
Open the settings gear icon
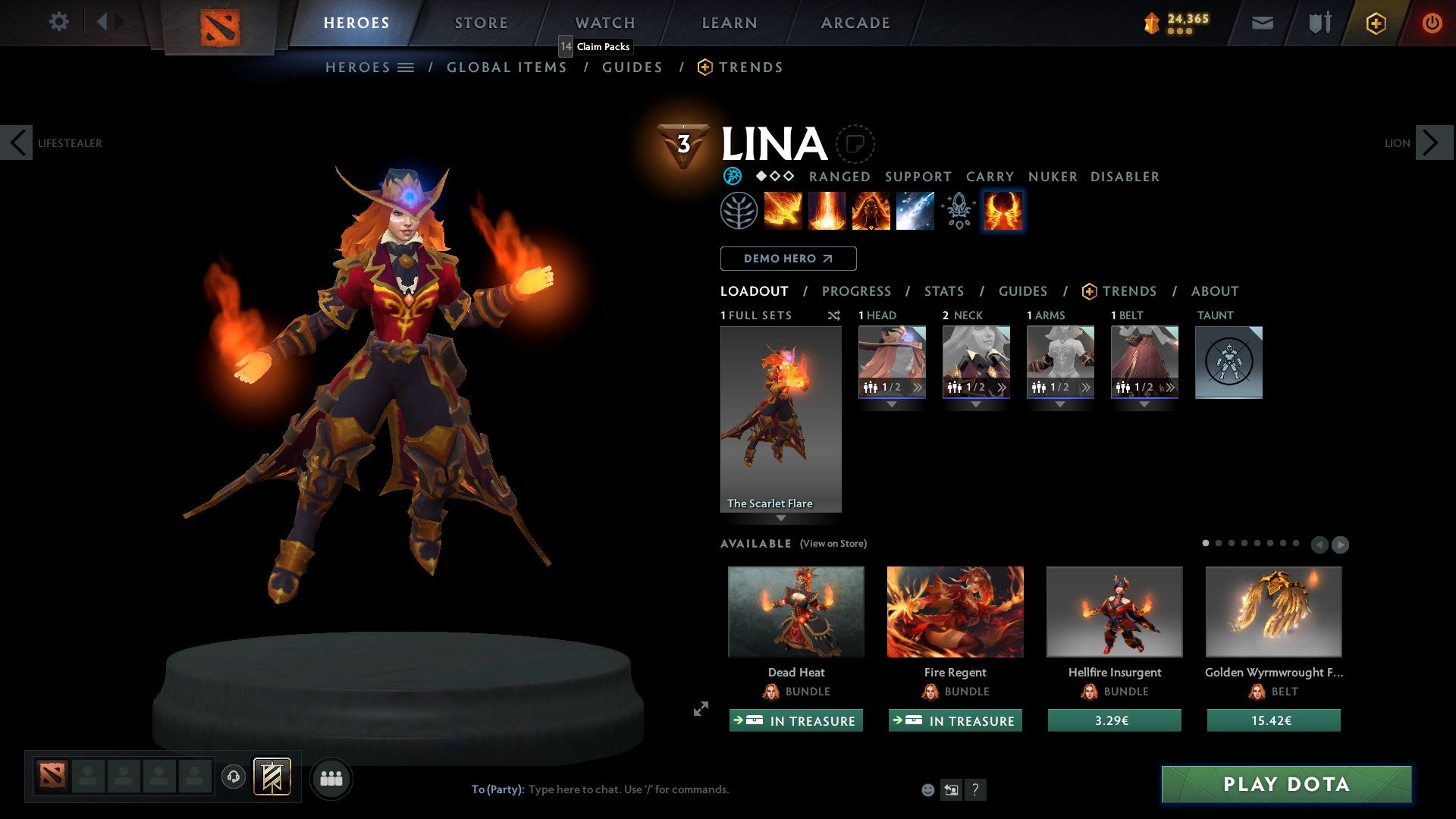[x=58, y=22]
